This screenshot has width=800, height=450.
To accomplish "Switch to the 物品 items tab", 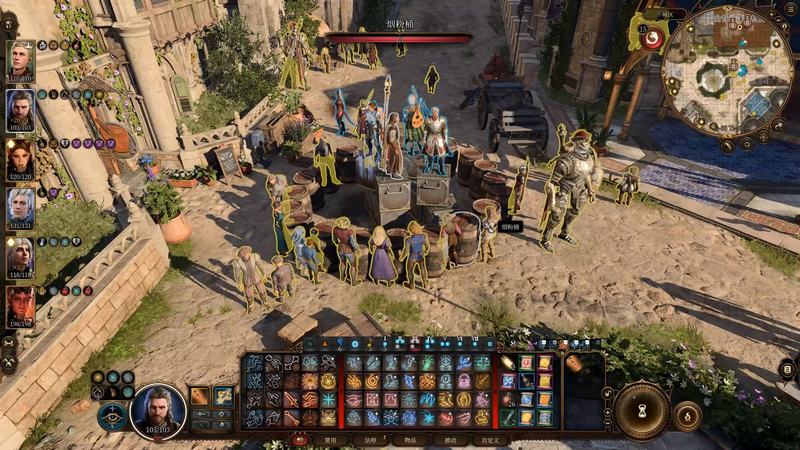I will pyautogui.click(x=410, y=439).
